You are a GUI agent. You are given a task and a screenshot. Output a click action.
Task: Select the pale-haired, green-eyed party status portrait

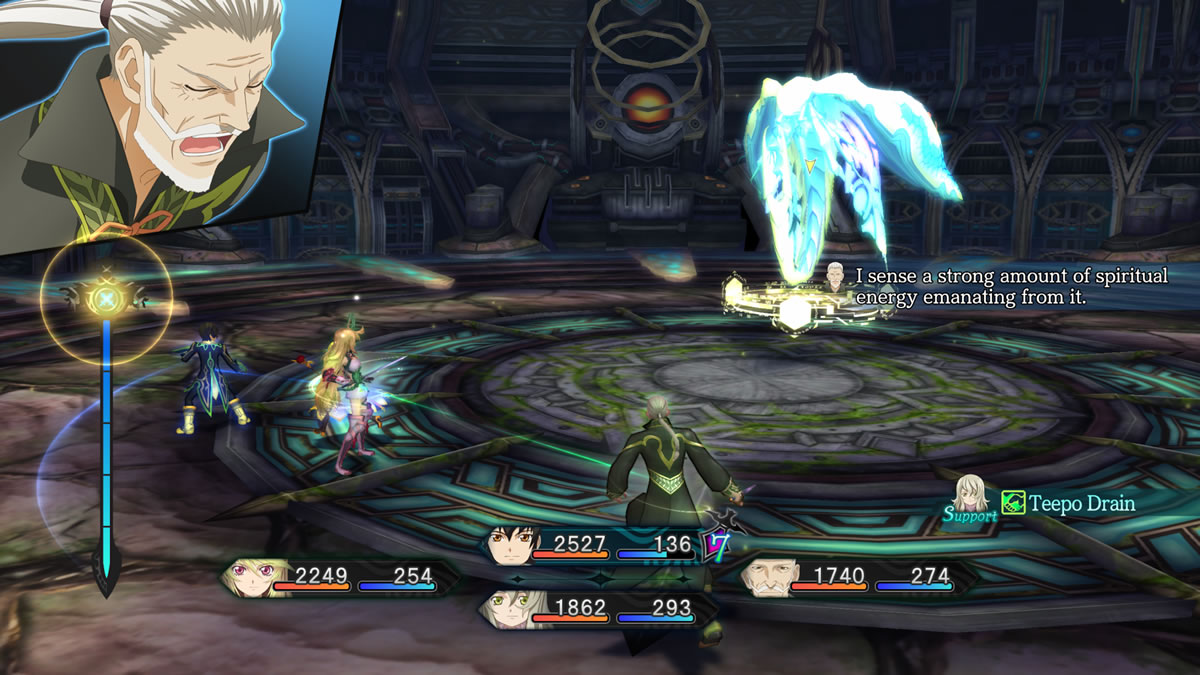click(x=505, y=608)
